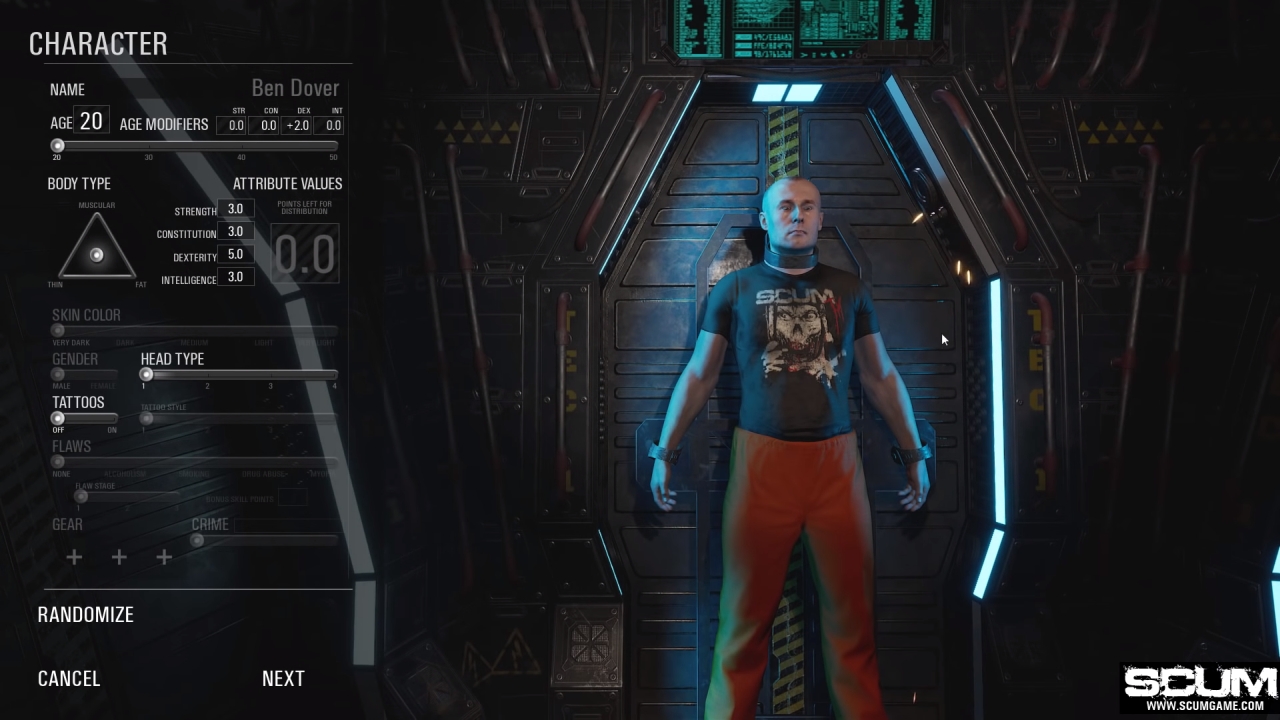Click the Flaws slider handle
The height and width of the screenshot is (720, 1280).
(58, 461)
